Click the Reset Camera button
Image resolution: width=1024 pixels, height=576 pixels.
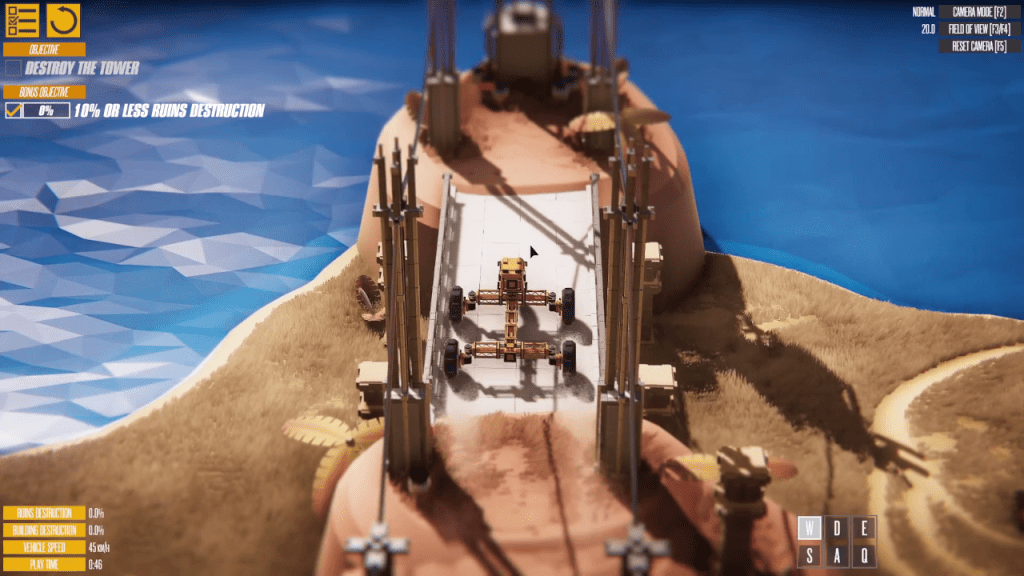coord(979,46)
